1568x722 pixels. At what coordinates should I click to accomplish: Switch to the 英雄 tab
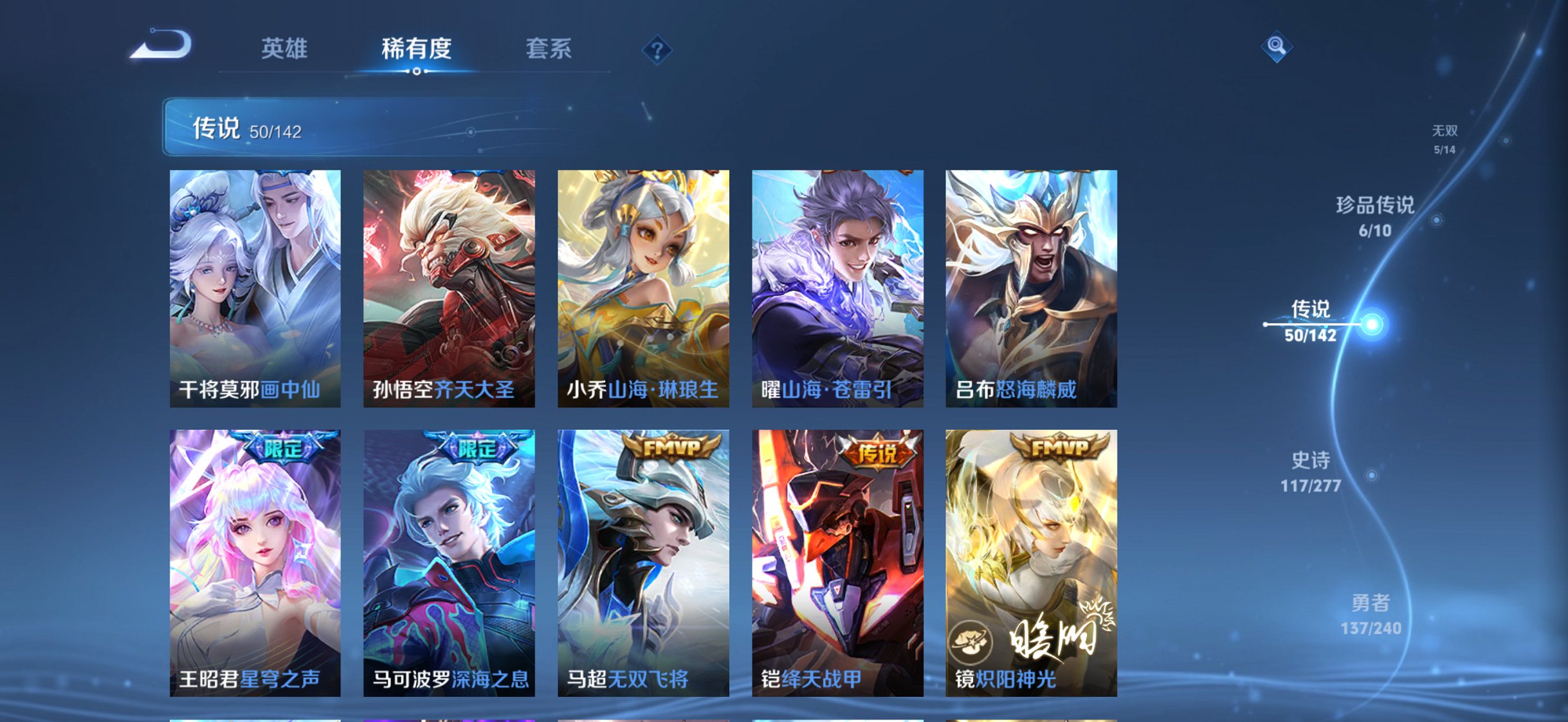285,48
